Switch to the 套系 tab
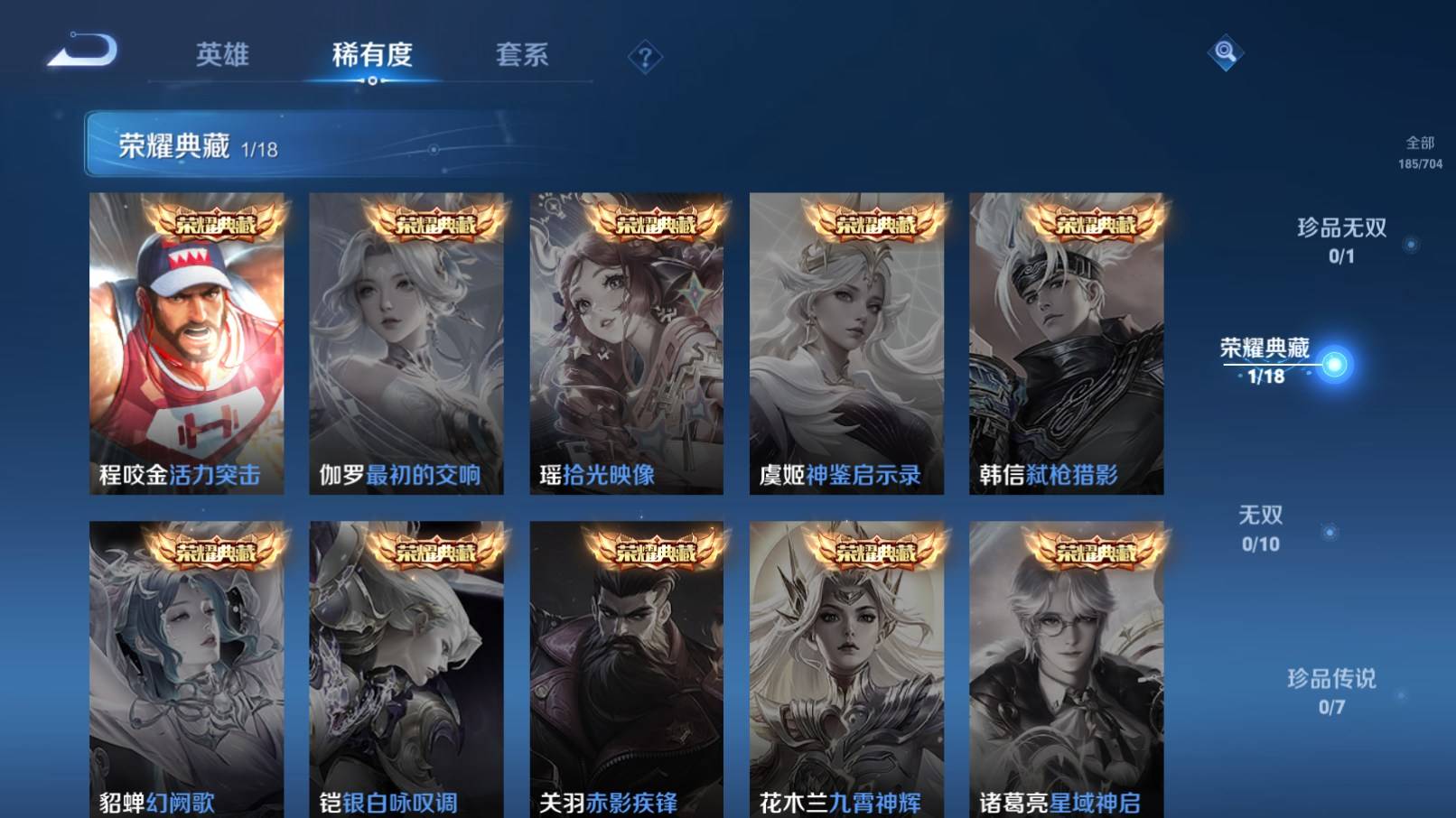 click(x=522, y=54)
